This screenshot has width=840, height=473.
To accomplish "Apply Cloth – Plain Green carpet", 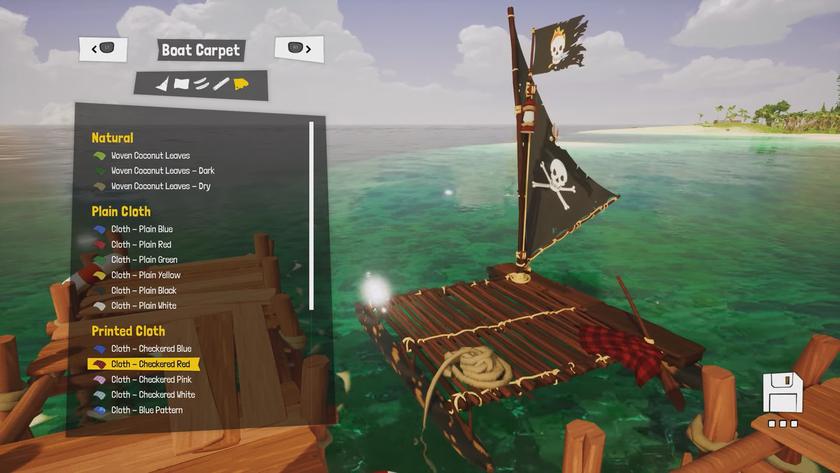I will (144, 260).
